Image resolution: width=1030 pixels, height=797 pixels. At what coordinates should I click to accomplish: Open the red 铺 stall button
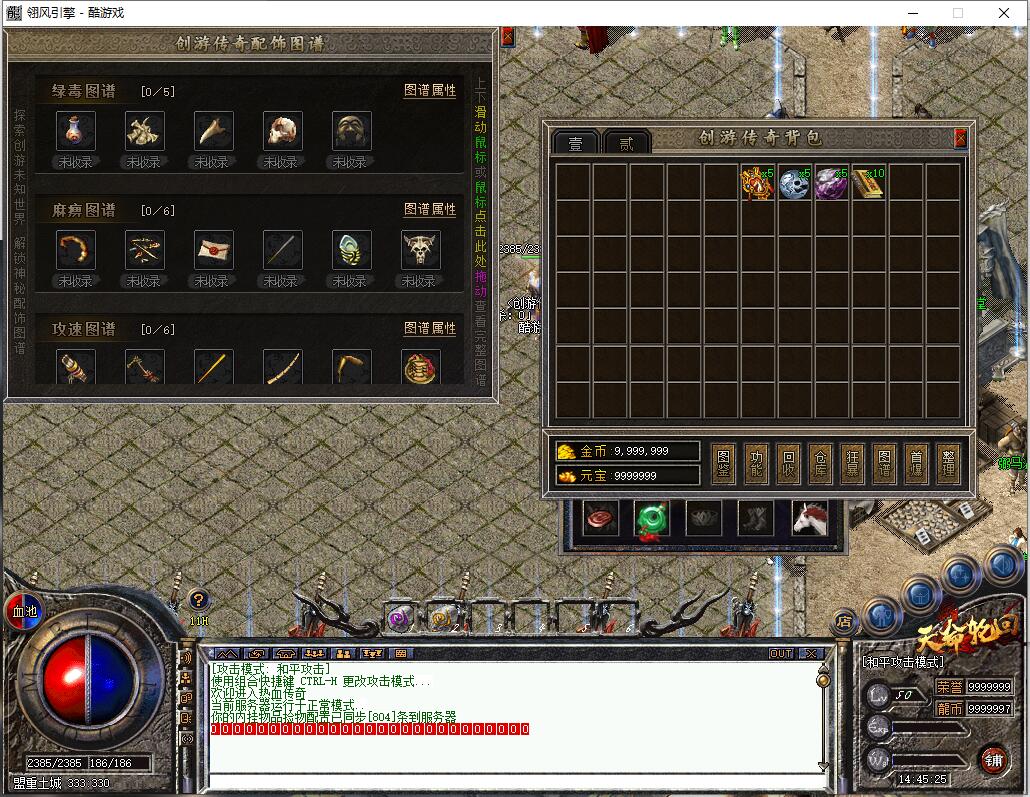tap(993, 759)
